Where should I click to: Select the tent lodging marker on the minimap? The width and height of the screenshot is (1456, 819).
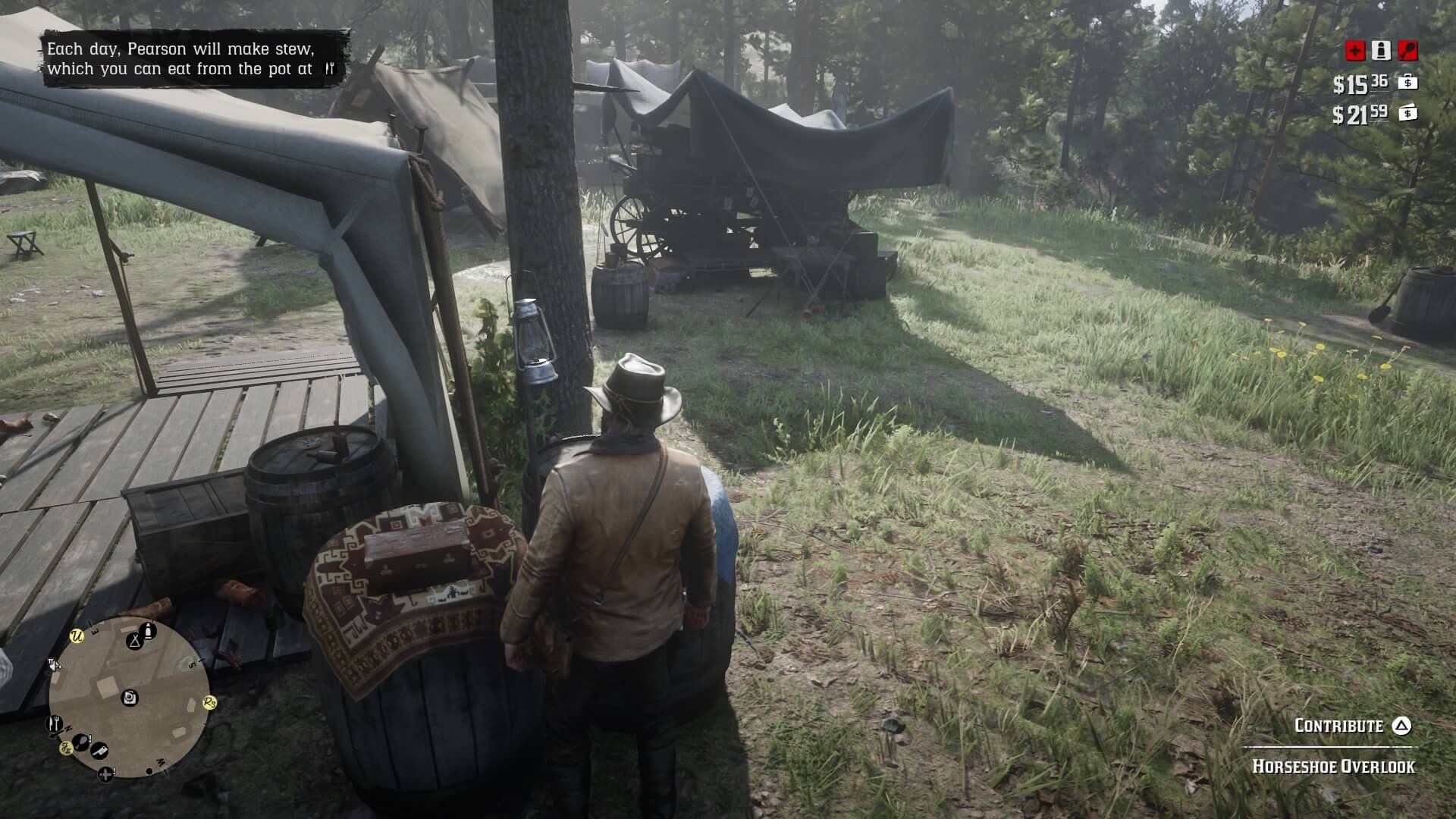[x=136, y=642]
